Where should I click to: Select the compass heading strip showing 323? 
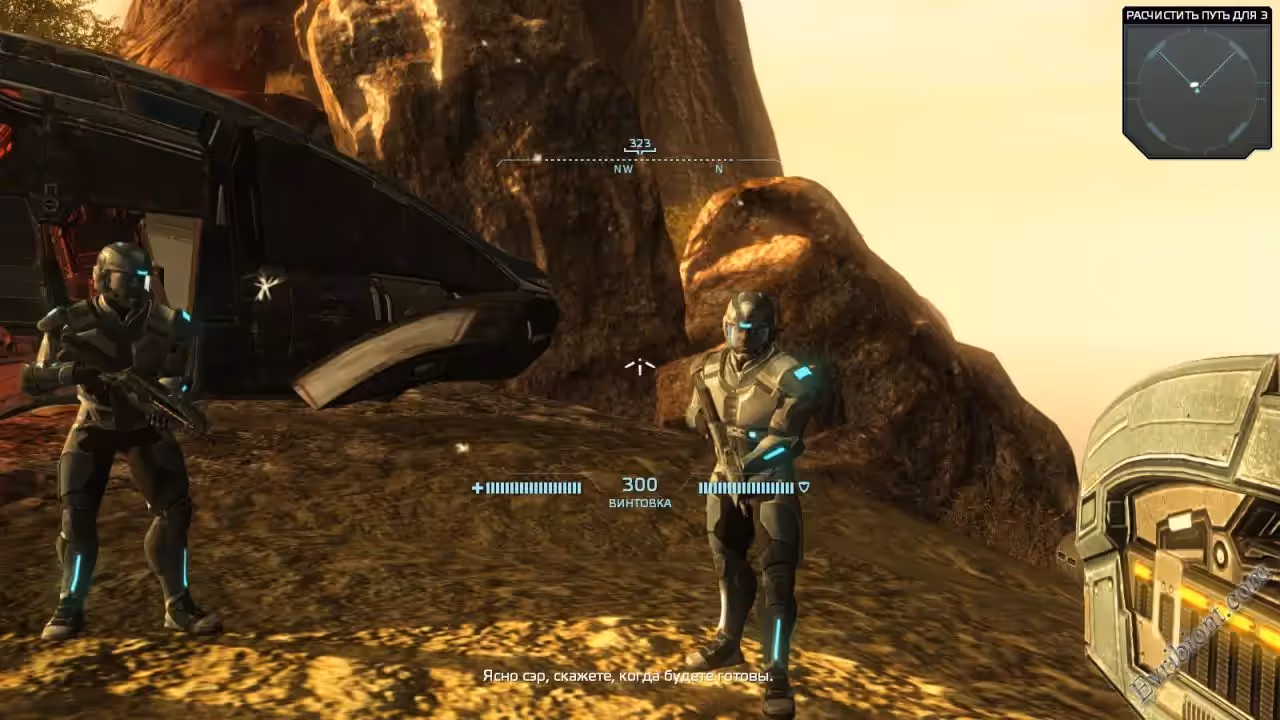click(639, 157)
